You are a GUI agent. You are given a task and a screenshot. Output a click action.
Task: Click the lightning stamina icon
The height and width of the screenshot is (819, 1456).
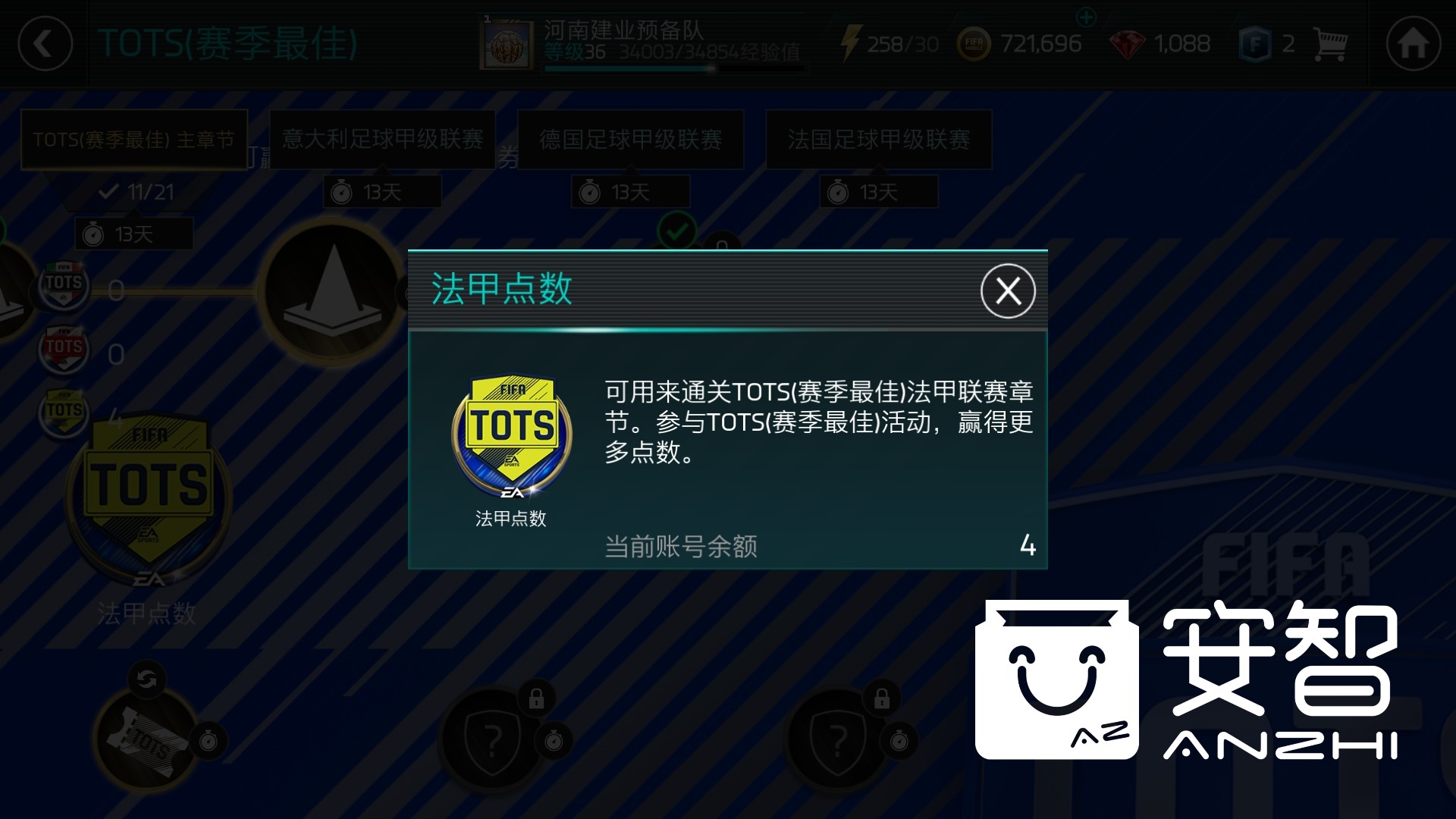click(853, 42)
